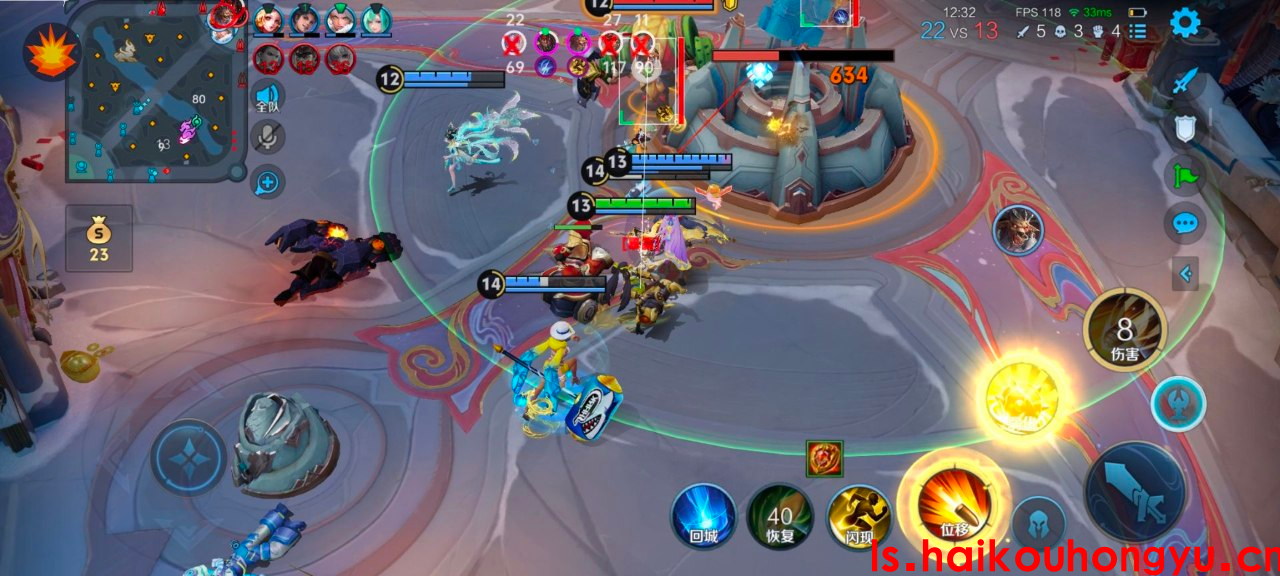Click the minimap
1280x576 pixels.
click(152, 92)
